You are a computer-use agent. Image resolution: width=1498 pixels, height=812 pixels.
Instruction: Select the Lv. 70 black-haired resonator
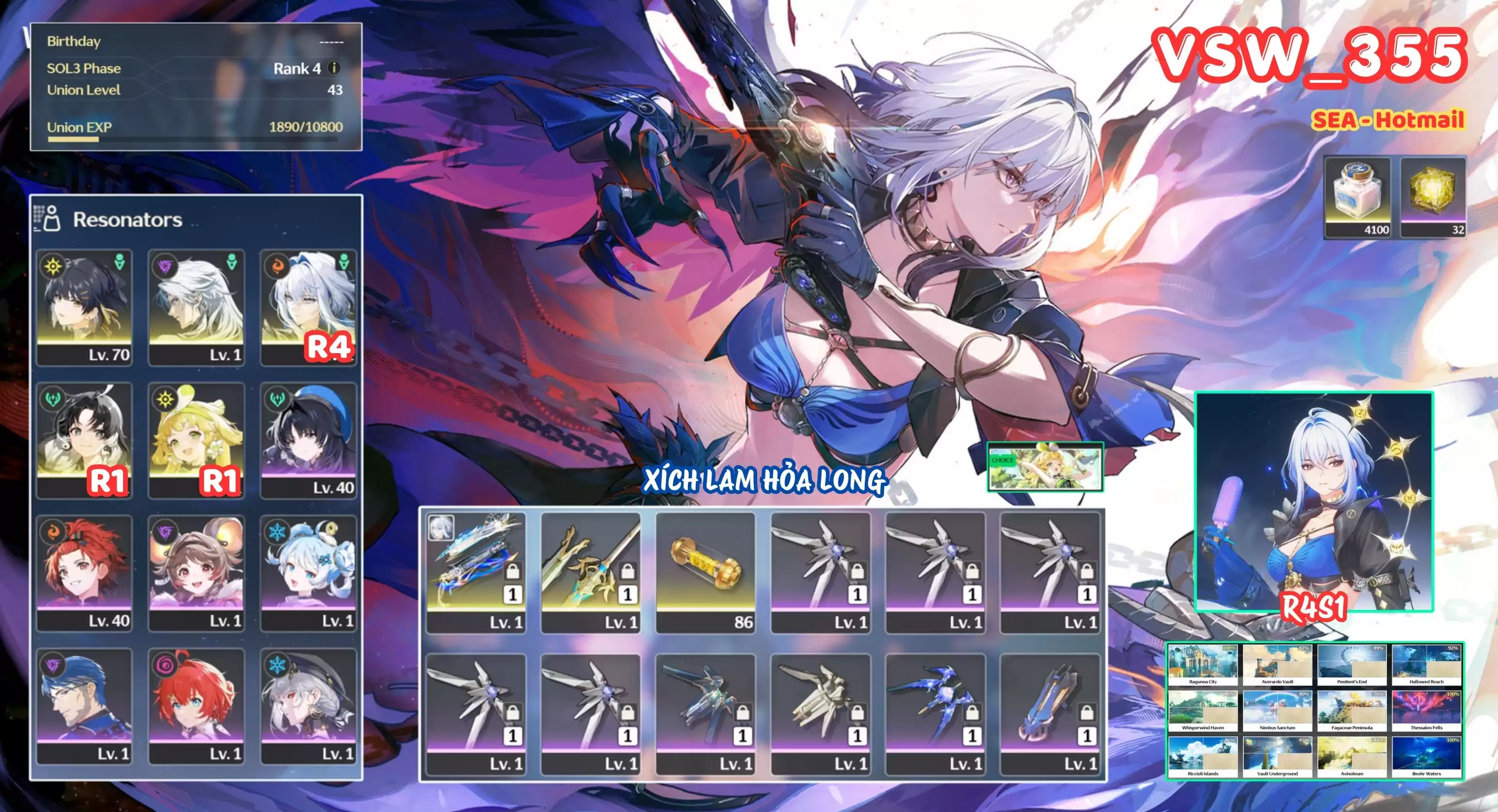point(84,308)
